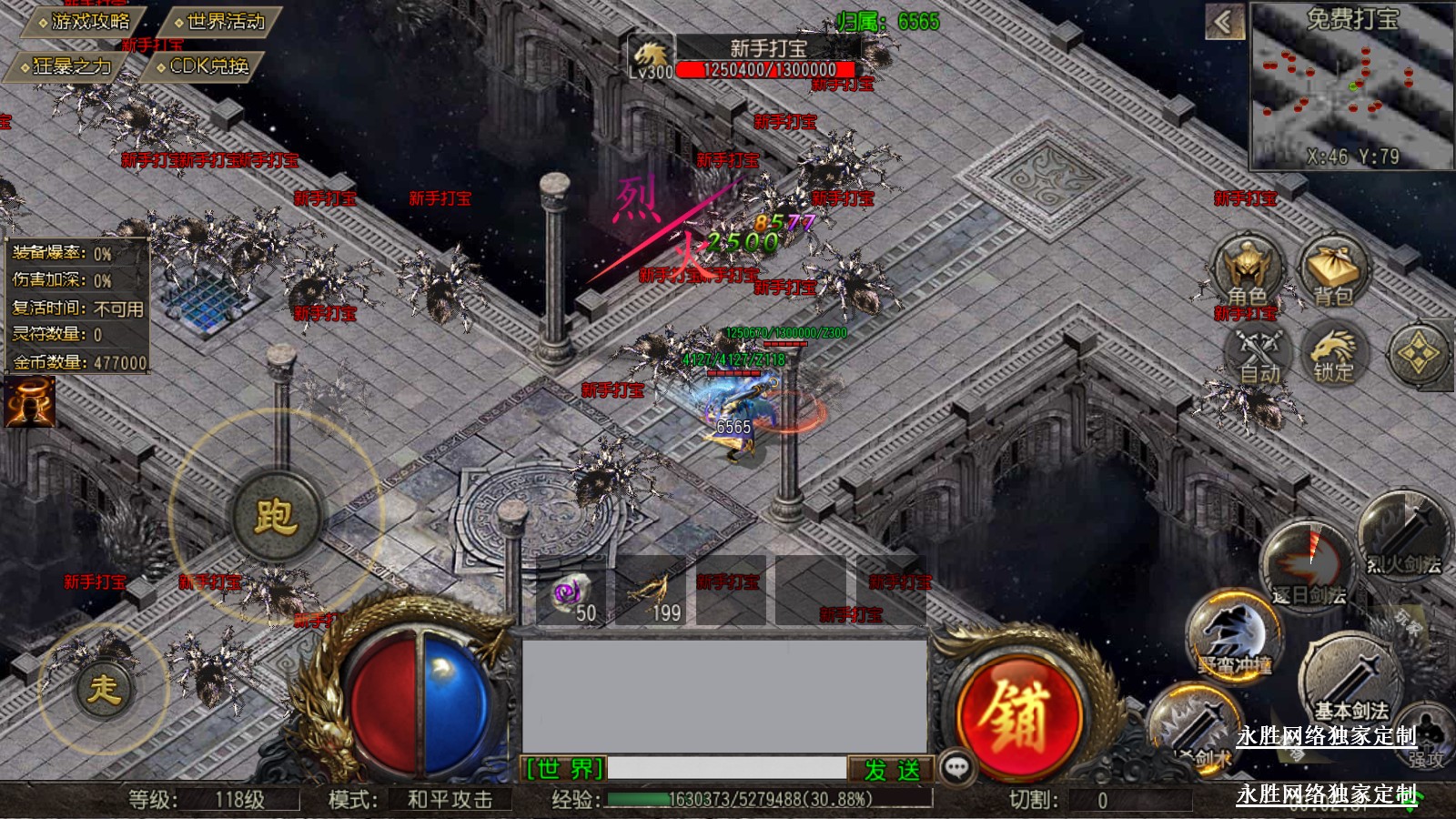Viewport: 1456px width, 819px height.
Task: Open the 角色 character sheet
Action: (1248, 272)
